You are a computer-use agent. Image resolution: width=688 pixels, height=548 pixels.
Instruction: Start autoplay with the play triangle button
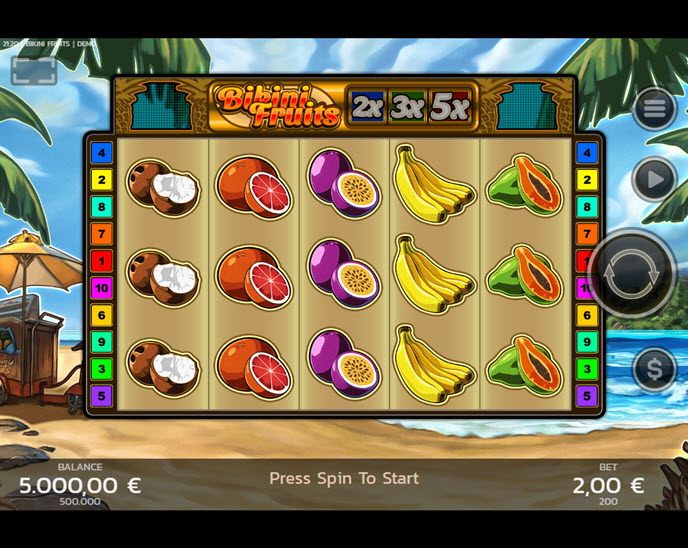tap(654, 180)
